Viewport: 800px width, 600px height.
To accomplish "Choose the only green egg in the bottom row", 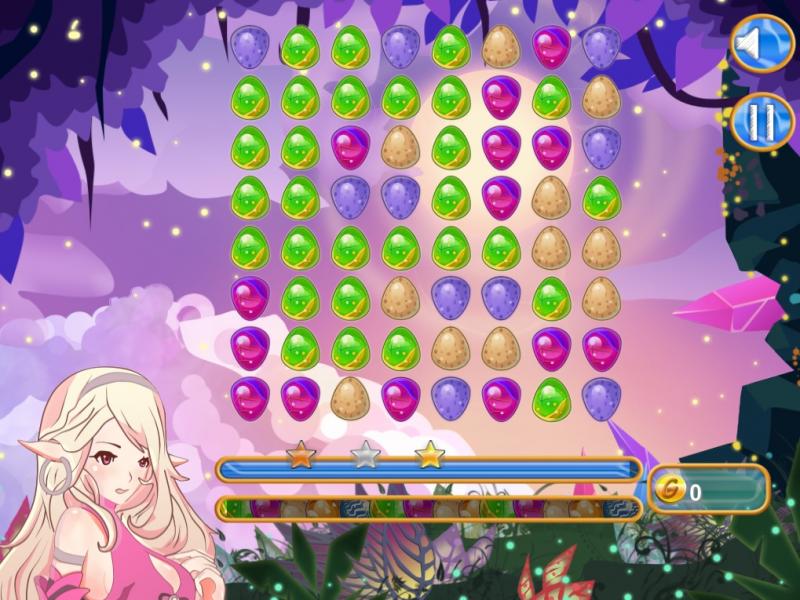I will [550, 396].
